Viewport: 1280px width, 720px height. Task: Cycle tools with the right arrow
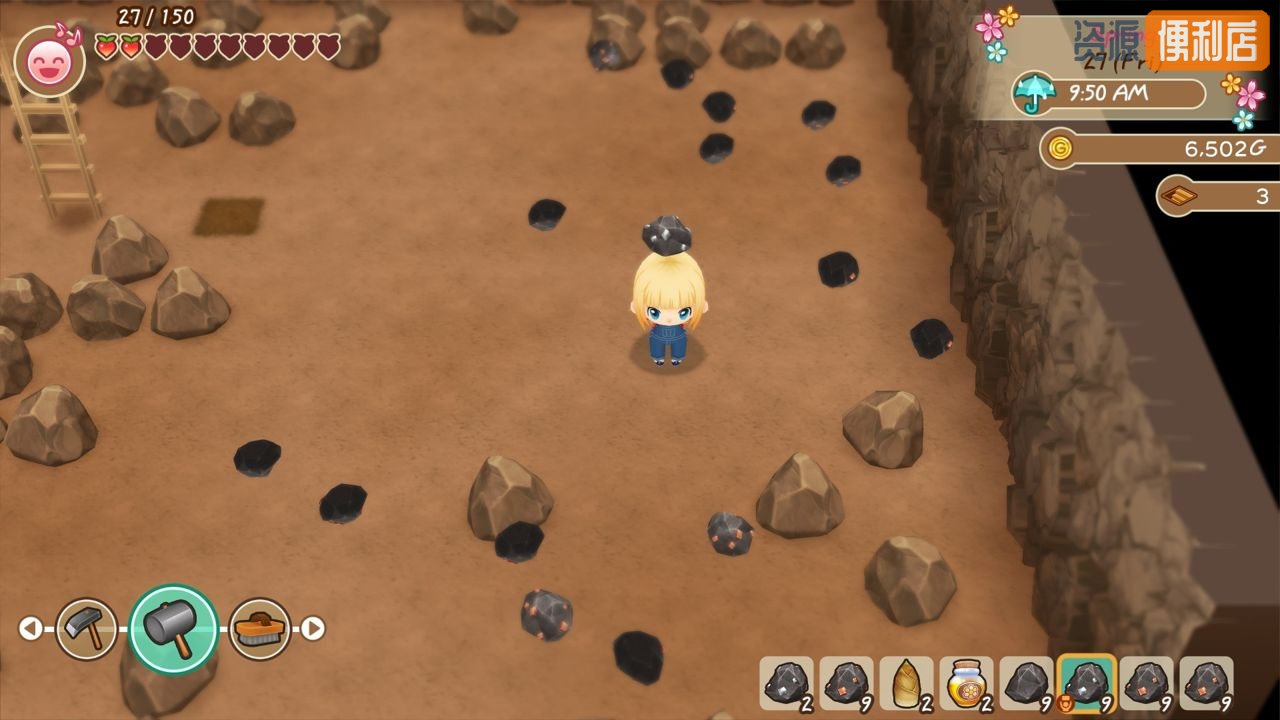tap(313, 629)
